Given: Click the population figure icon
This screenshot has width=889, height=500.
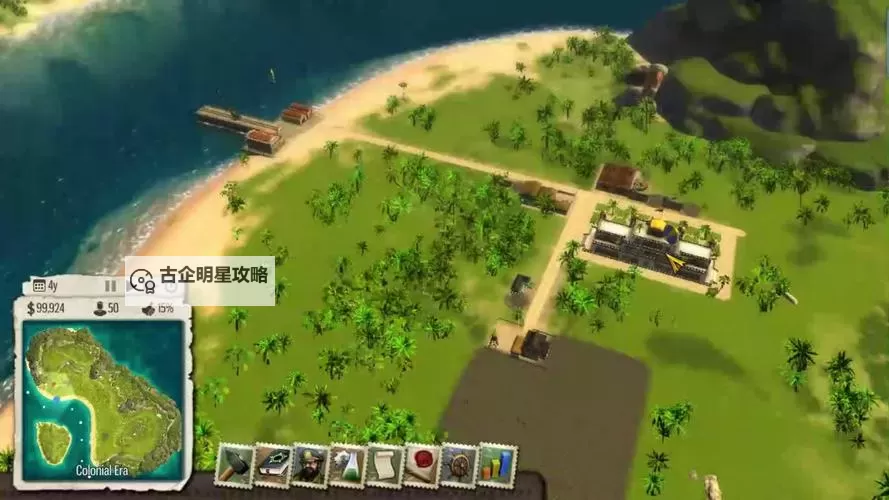Looking at the screenshot, I should click(x=100, y=308).
